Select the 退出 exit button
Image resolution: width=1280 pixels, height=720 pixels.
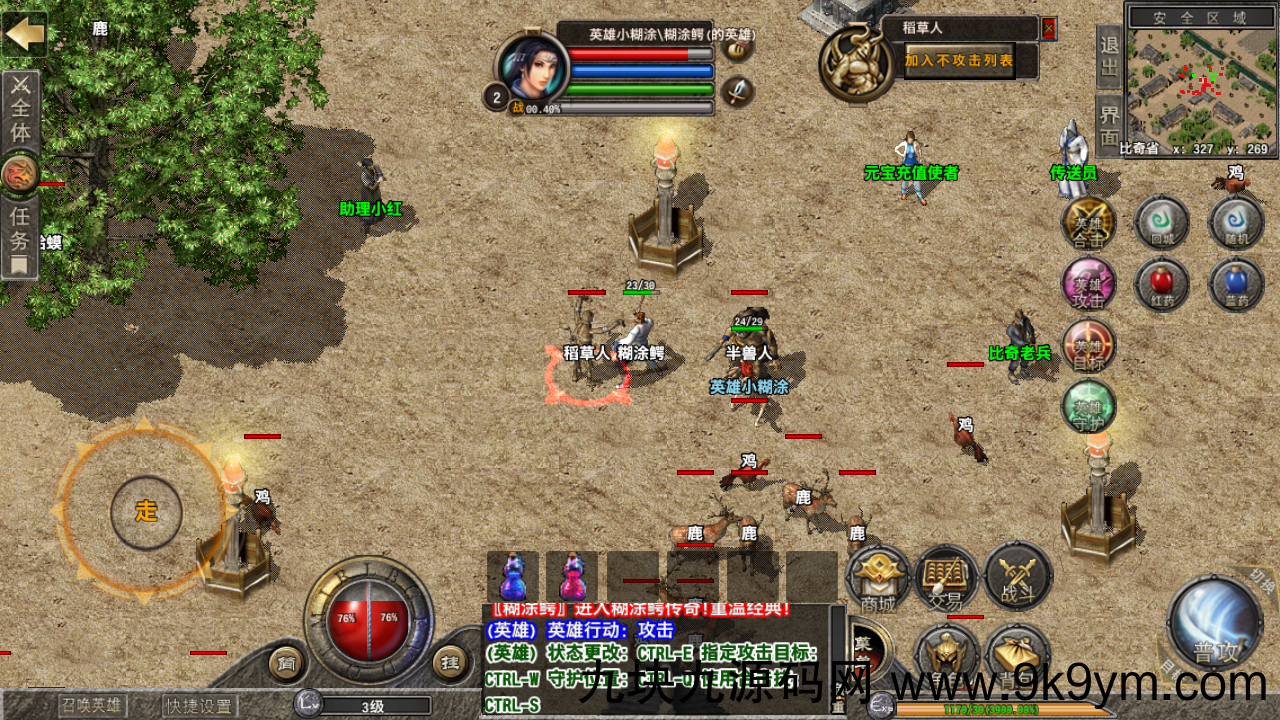pyautogui.click(x=1109, y=57)
